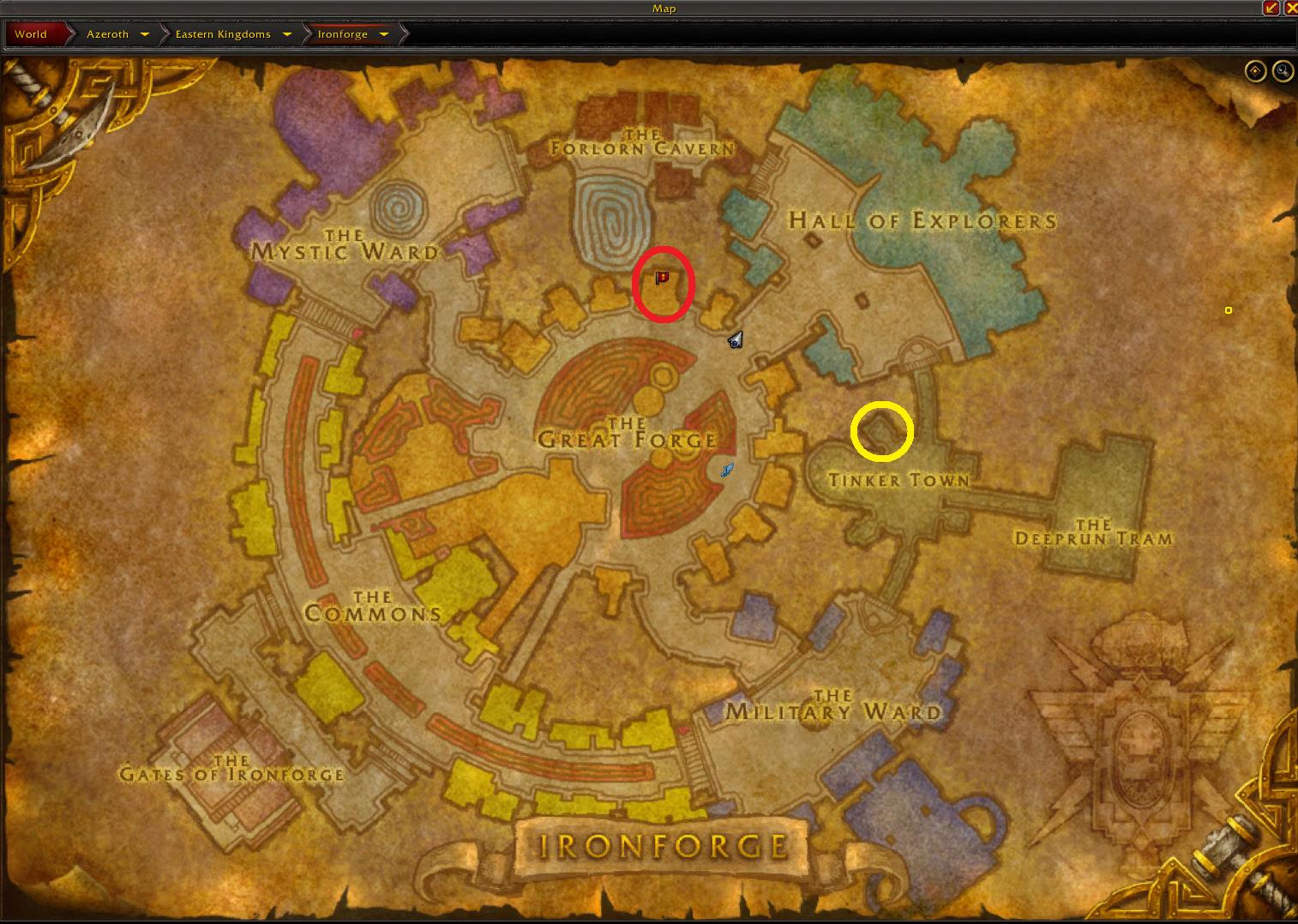Minimize the map with the arrow button
Image resolution: width=1298 pixels, height=924 pixels.
[1271, 8]
